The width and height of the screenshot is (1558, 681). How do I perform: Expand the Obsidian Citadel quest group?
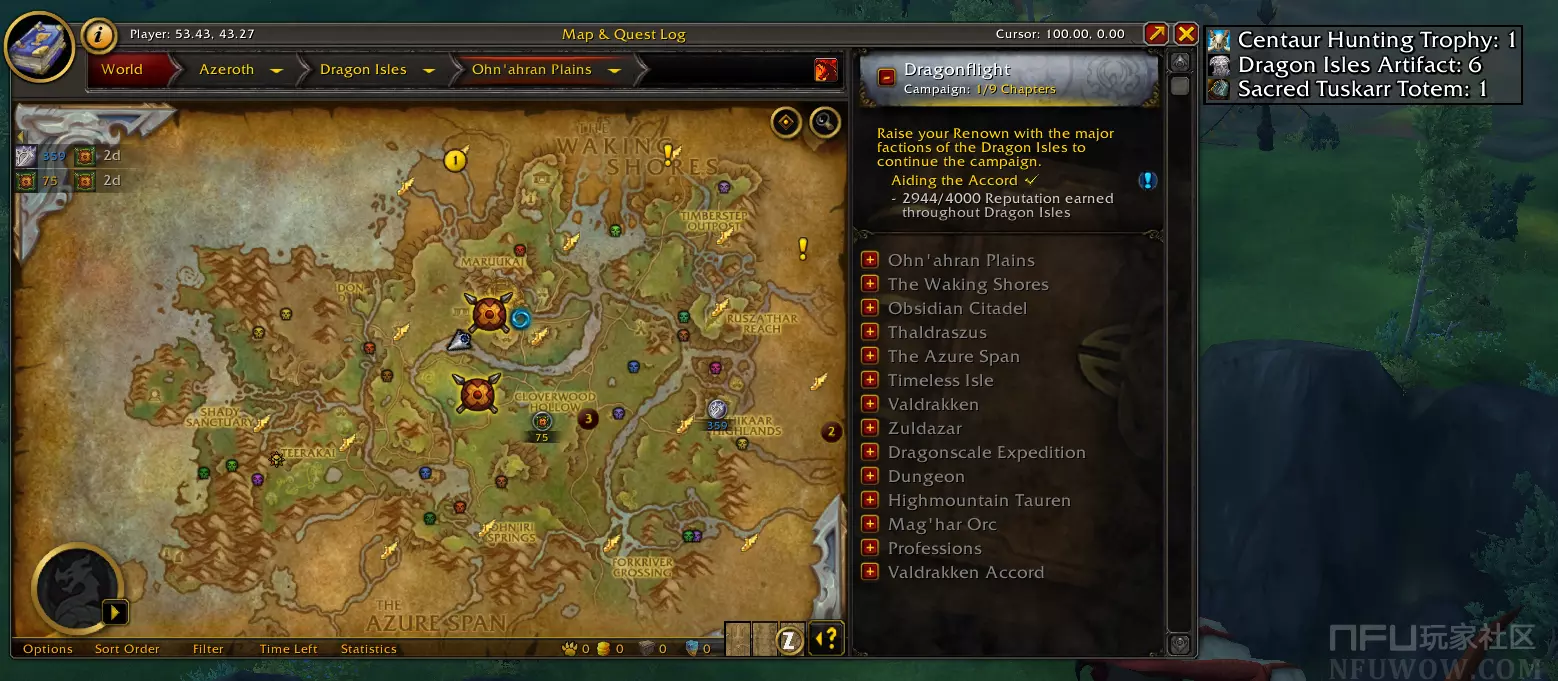pos(870,308)
